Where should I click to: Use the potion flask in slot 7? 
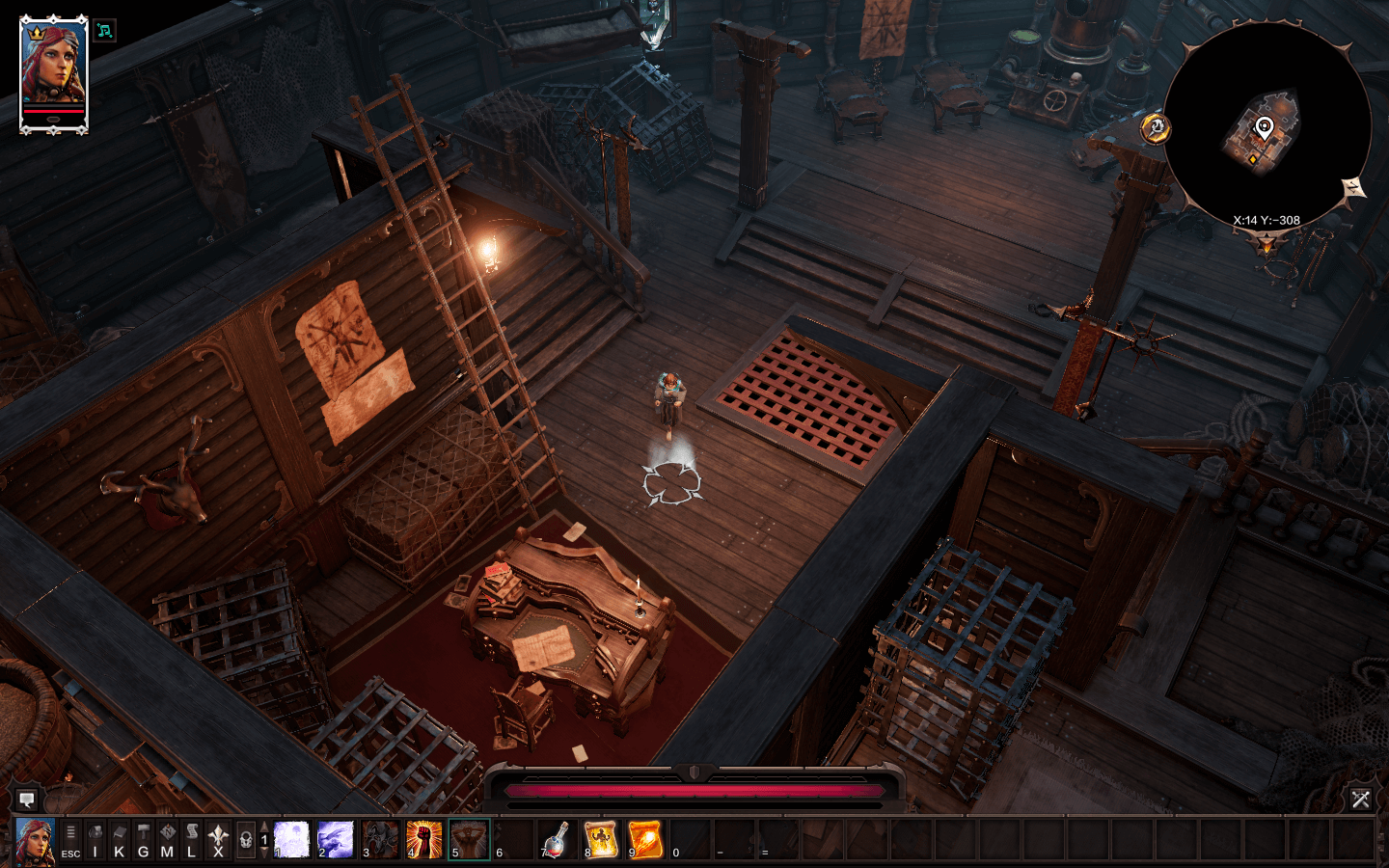557,839
